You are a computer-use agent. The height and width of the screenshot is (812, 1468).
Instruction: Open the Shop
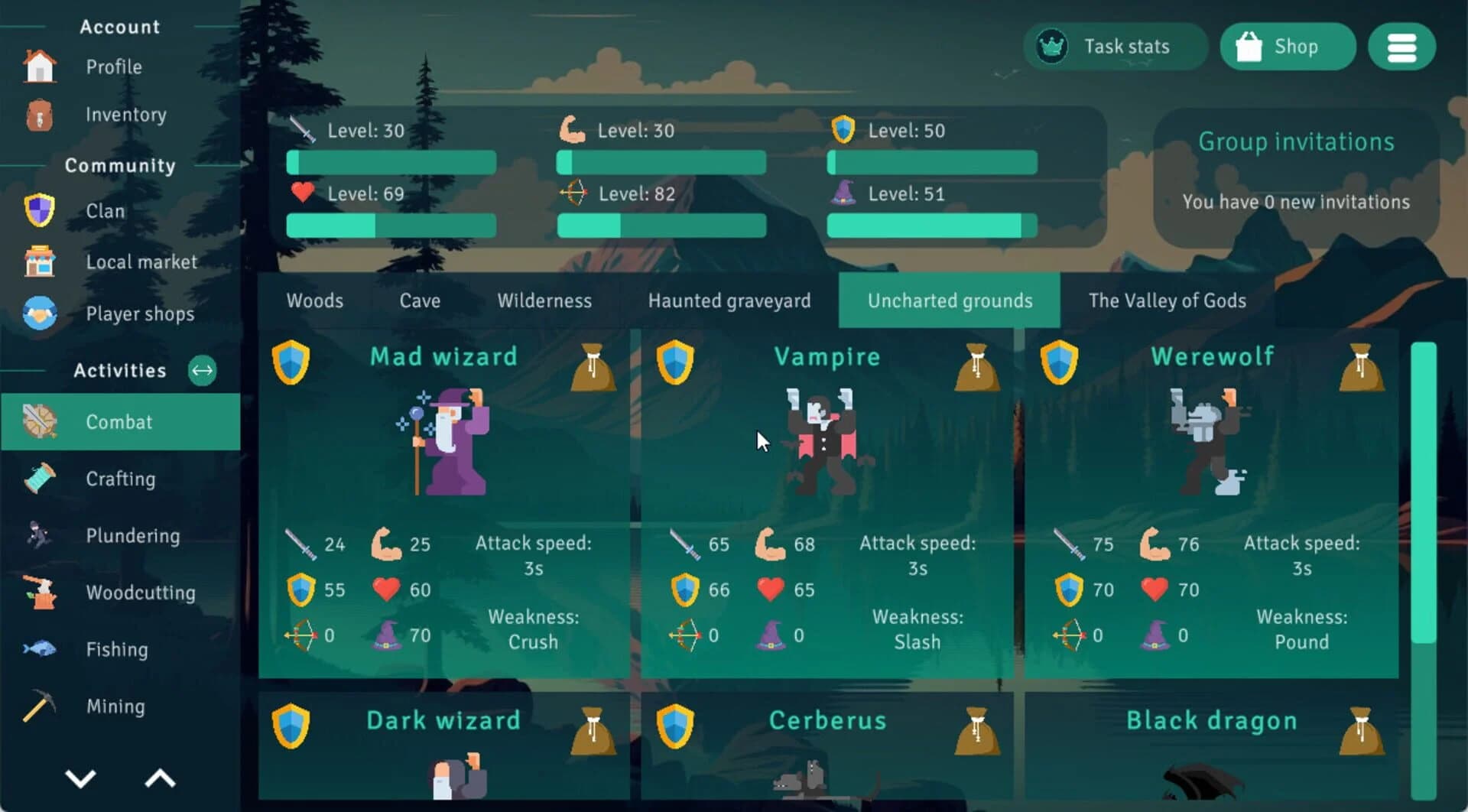point(1288,47)
